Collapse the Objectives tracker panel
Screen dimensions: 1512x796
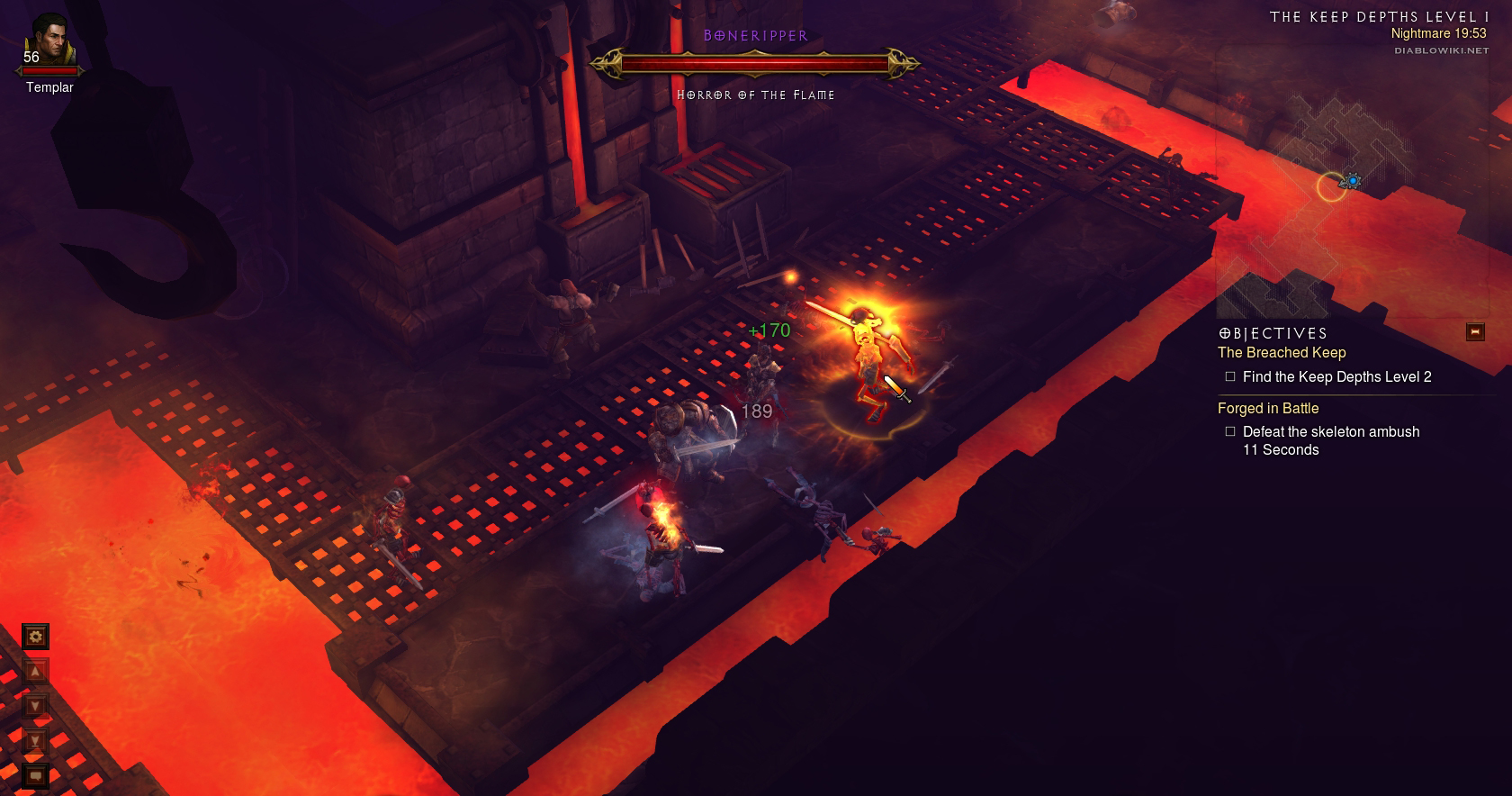point(1474,332)
